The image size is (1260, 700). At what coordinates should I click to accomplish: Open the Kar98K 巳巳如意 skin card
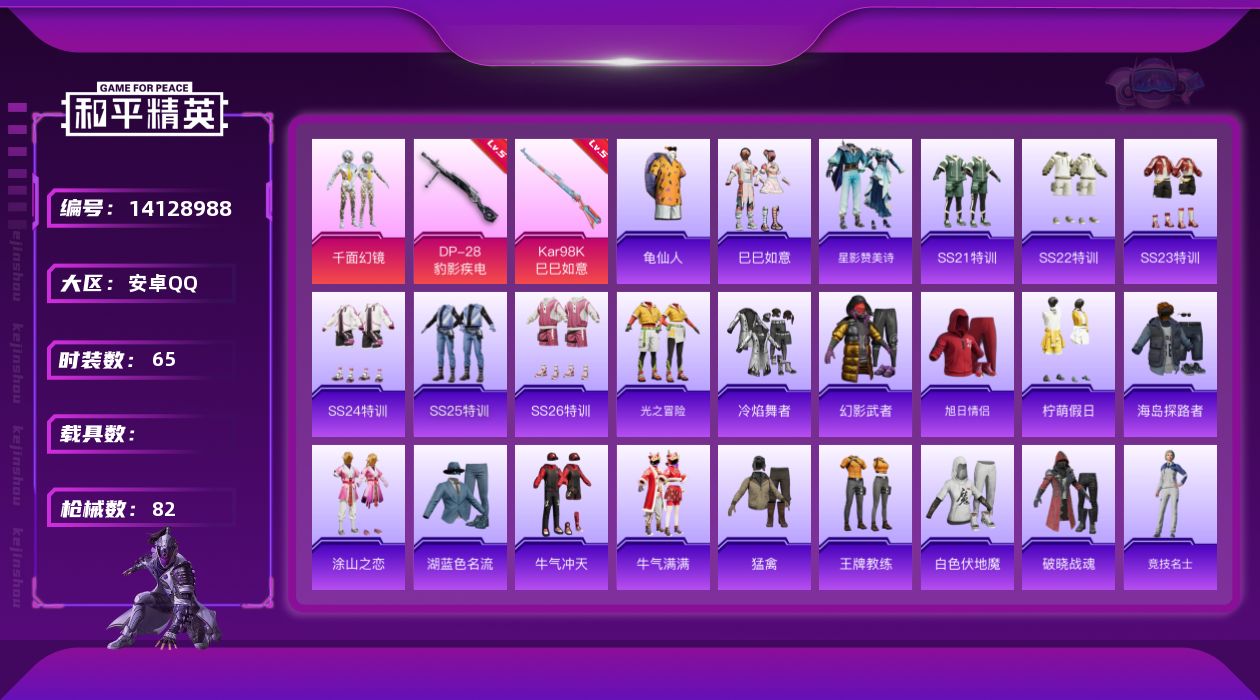(561, 211)
